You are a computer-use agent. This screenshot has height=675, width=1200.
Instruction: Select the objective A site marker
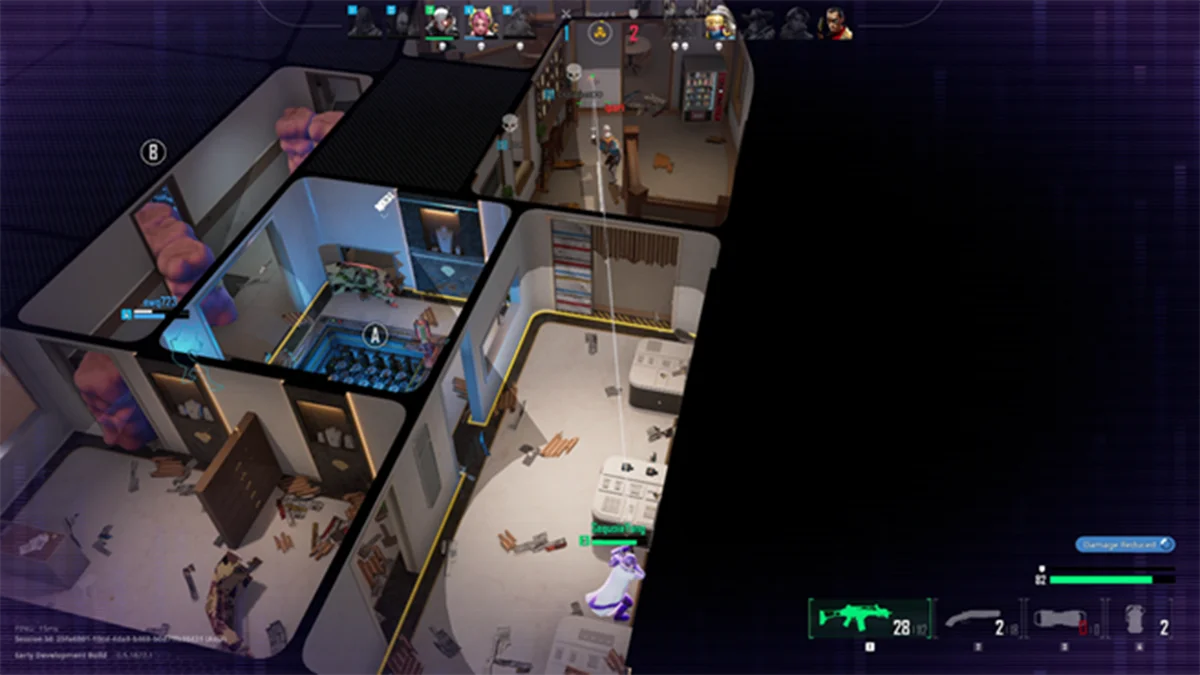tap(374, 333)
